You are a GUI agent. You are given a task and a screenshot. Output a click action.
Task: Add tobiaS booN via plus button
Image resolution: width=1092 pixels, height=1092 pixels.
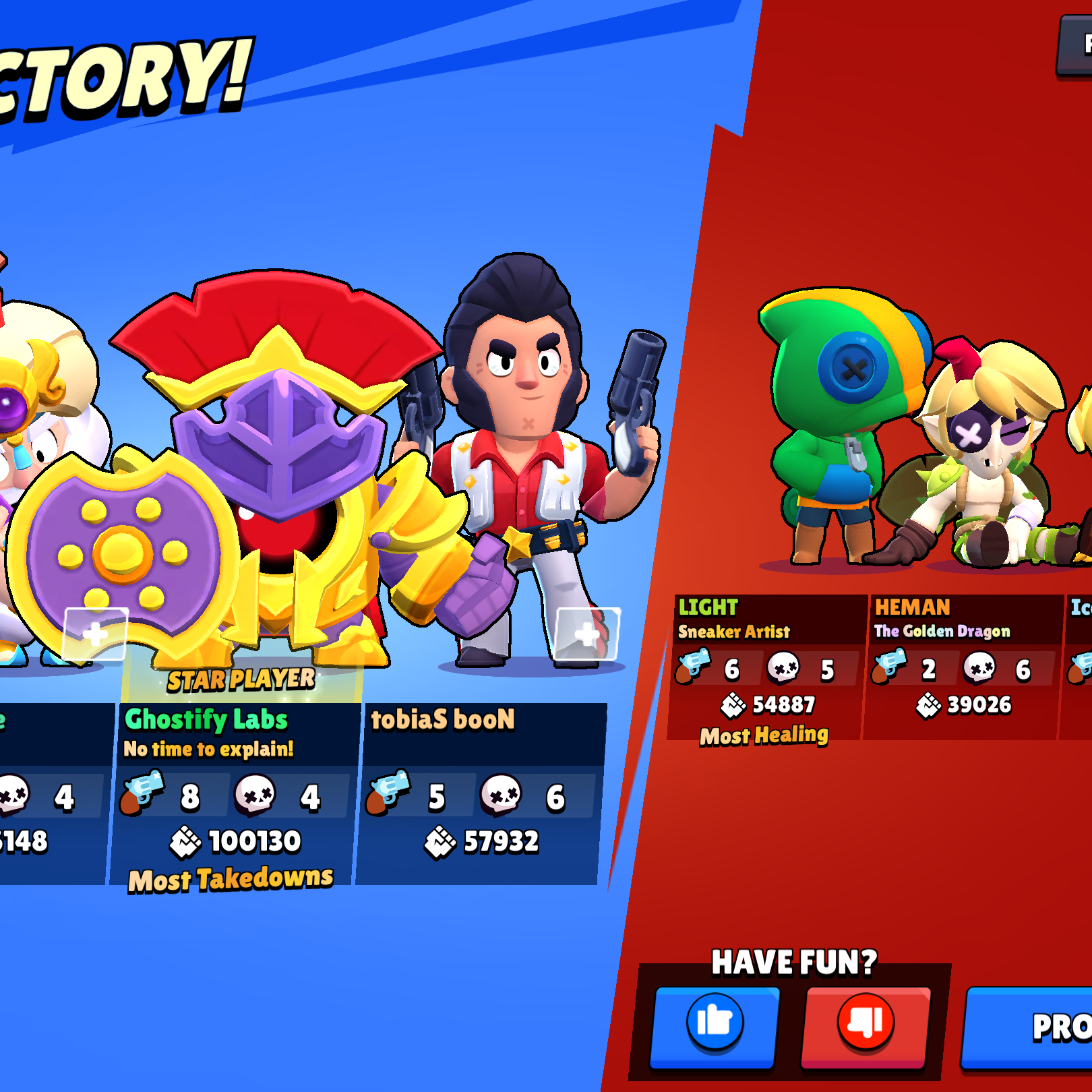[x=586, y=634]
